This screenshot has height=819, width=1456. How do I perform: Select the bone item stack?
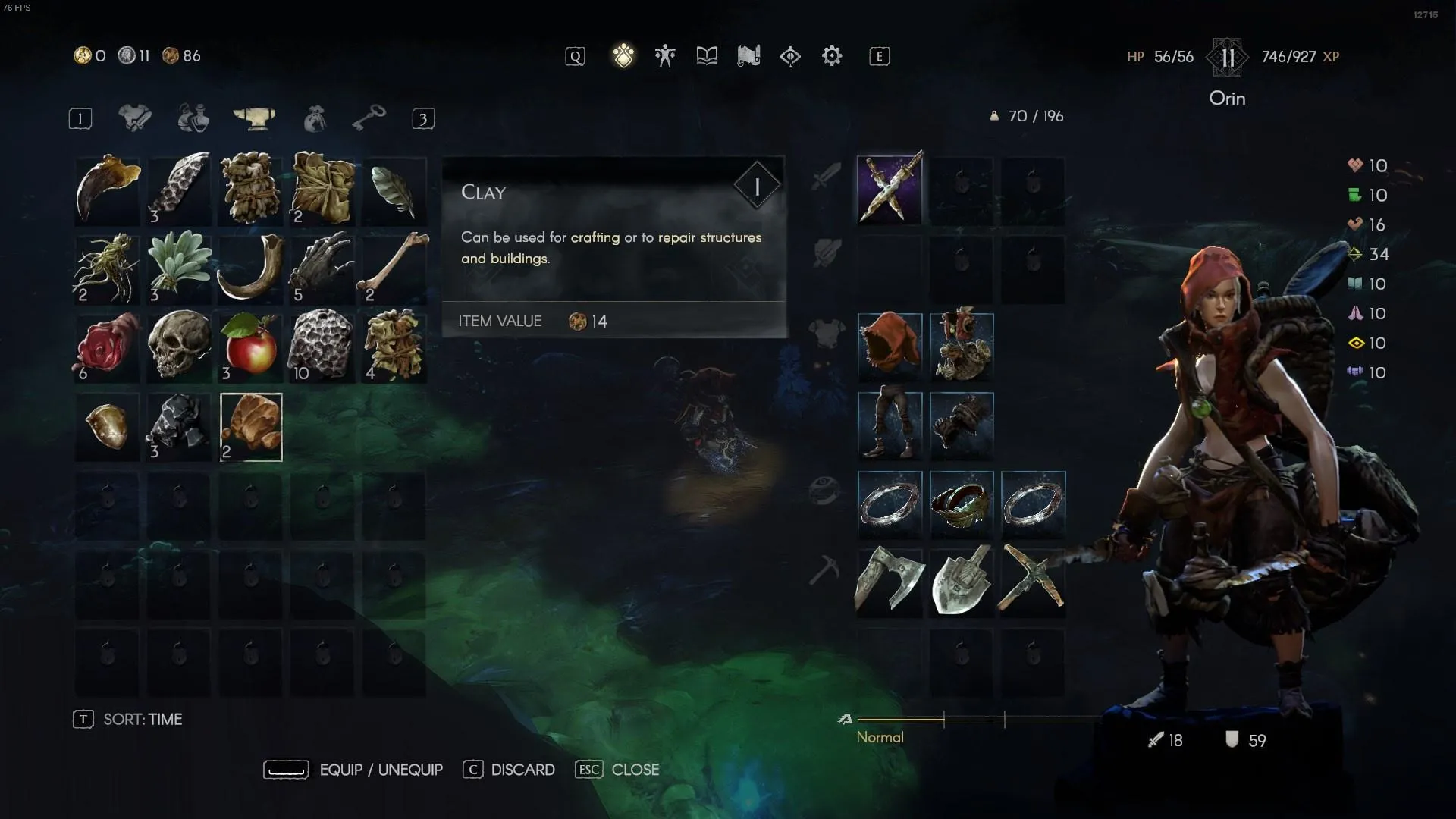point(394,269)
